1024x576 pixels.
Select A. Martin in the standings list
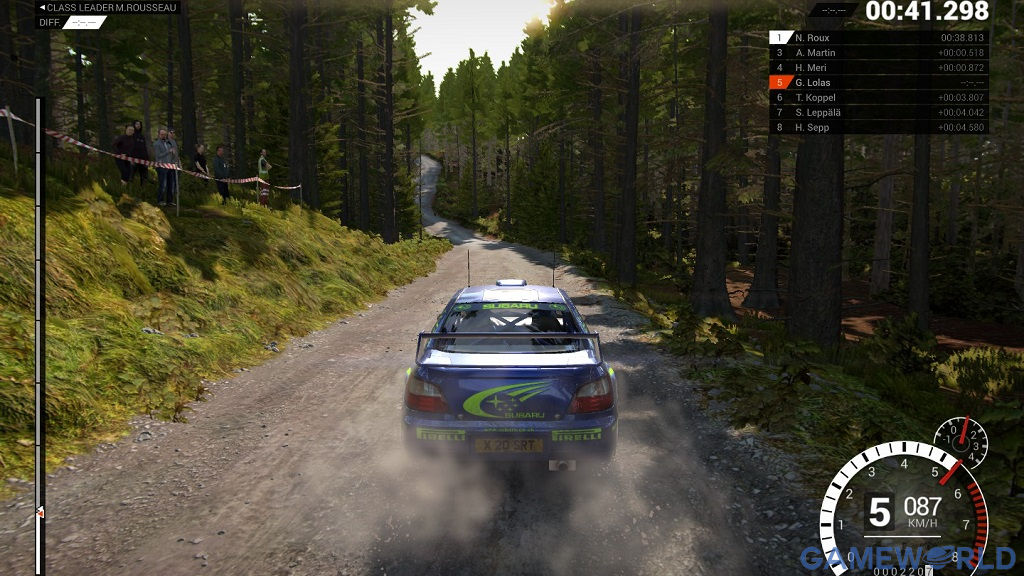click(878, 52)
